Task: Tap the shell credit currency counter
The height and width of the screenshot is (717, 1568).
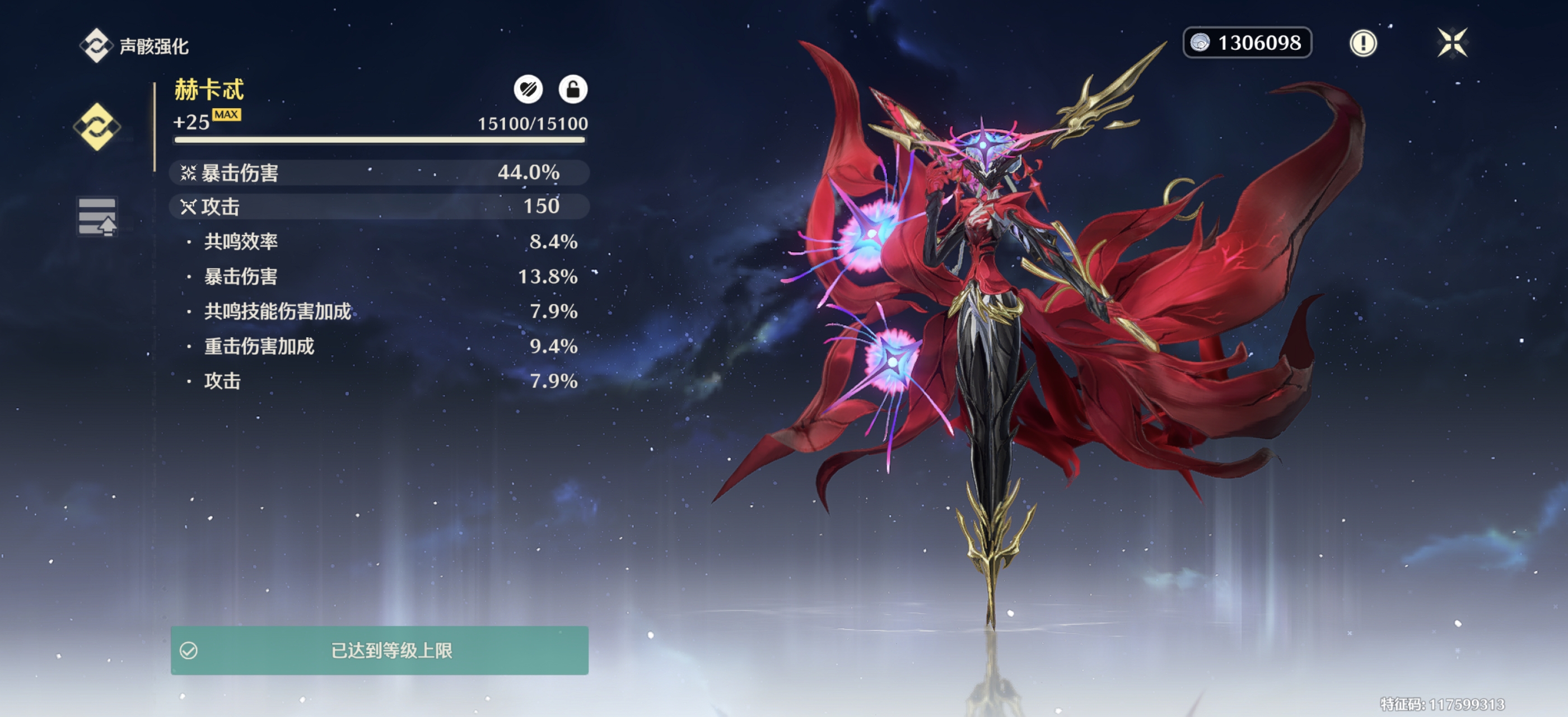Action: point(1247,43)
